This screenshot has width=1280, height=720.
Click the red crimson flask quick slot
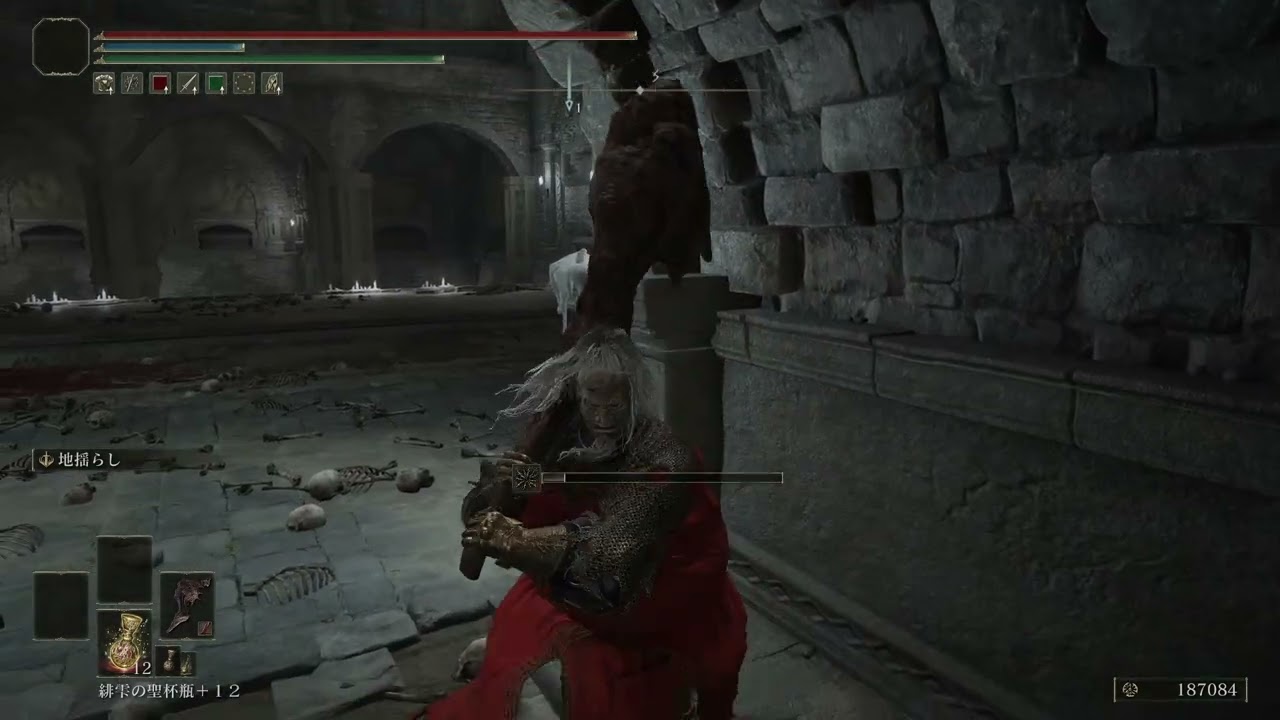click(x=158, y=84)
